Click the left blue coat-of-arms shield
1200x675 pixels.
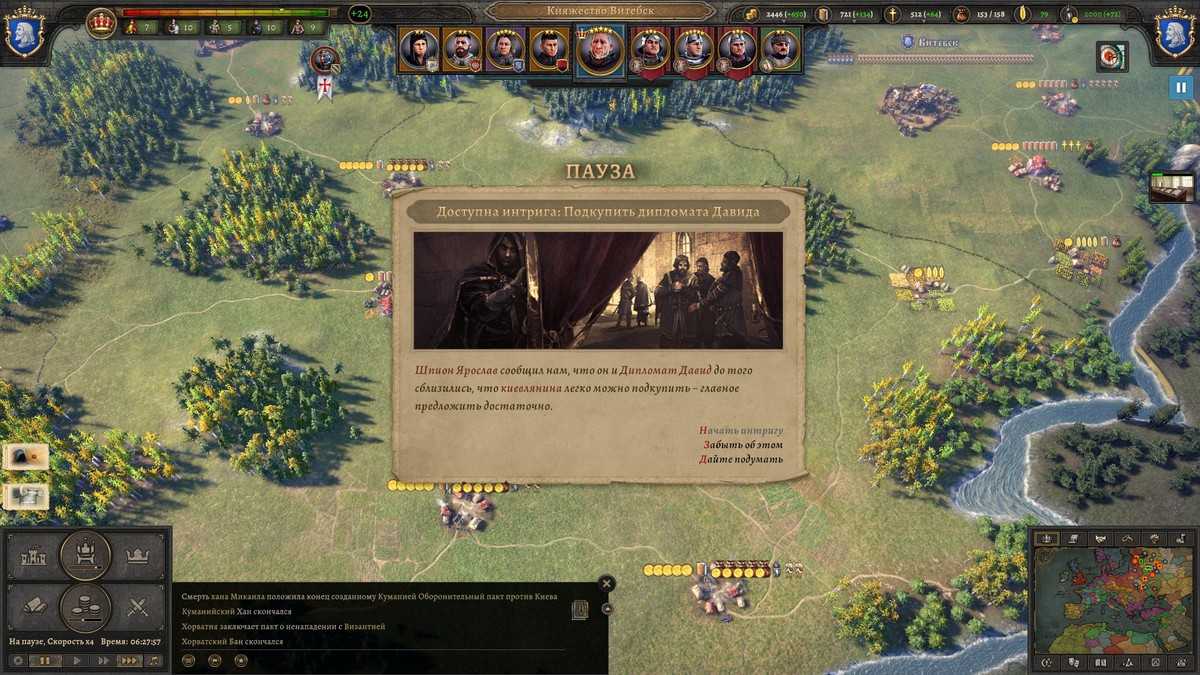tap(22, 35)
